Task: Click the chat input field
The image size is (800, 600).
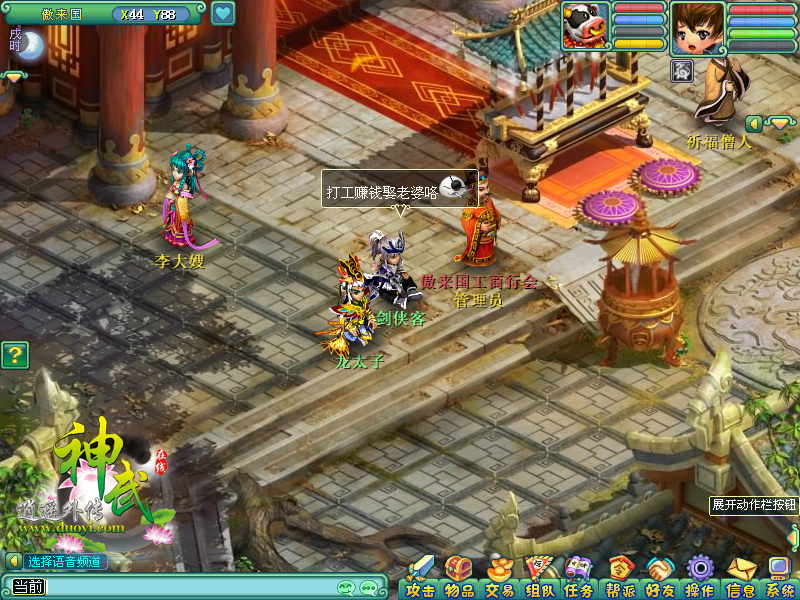Action: pyautogui.click(x=190, y=587)
